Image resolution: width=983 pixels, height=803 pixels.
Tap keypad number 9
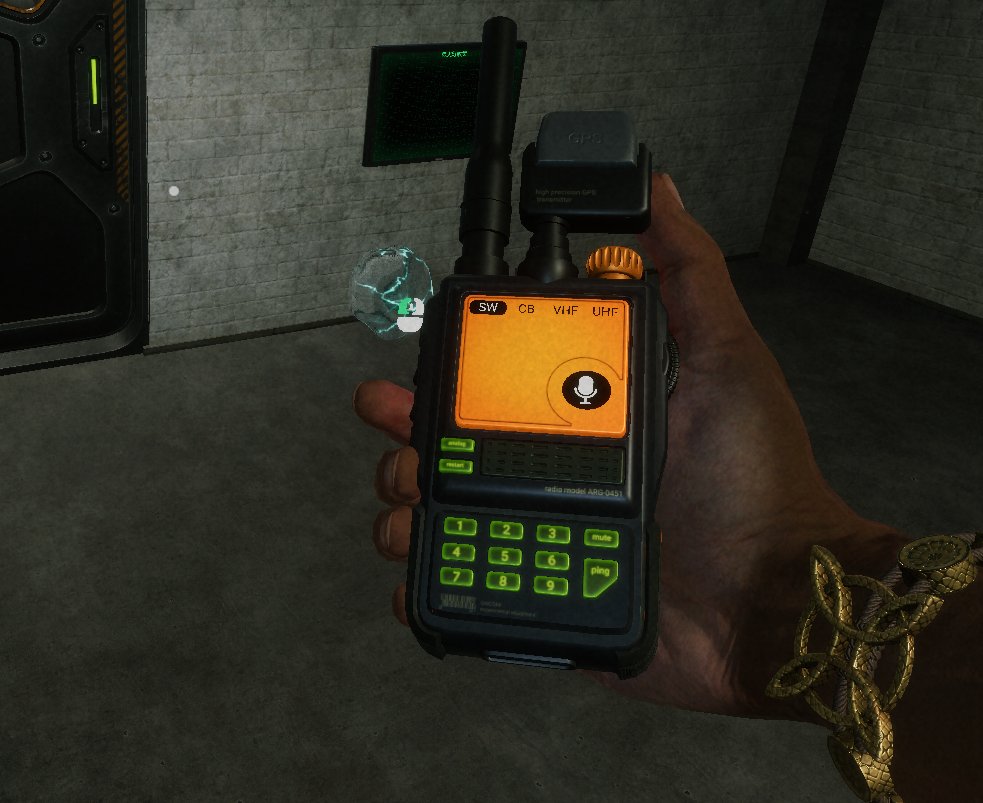550,585
